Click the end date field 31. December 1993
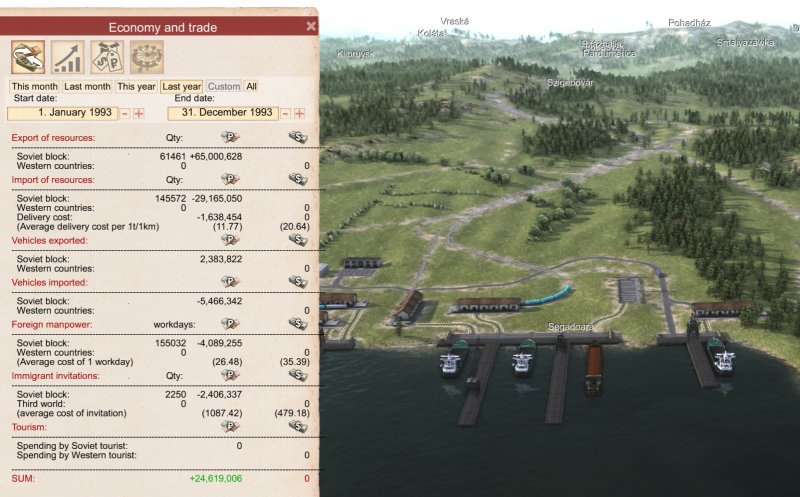 (x=221, y=114)
